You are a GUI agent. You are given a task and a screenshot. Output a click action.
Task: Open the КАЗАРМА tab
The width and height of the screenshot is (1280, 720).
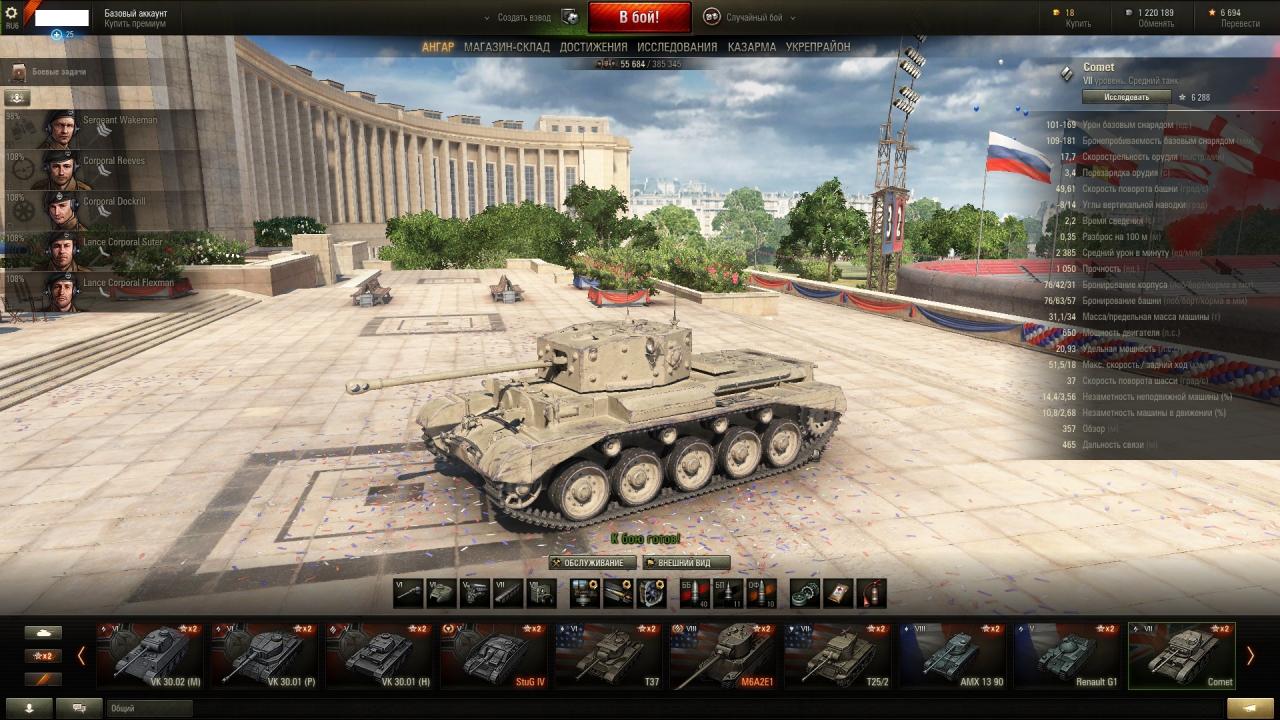pyautogui.click(x=751, y=47)
